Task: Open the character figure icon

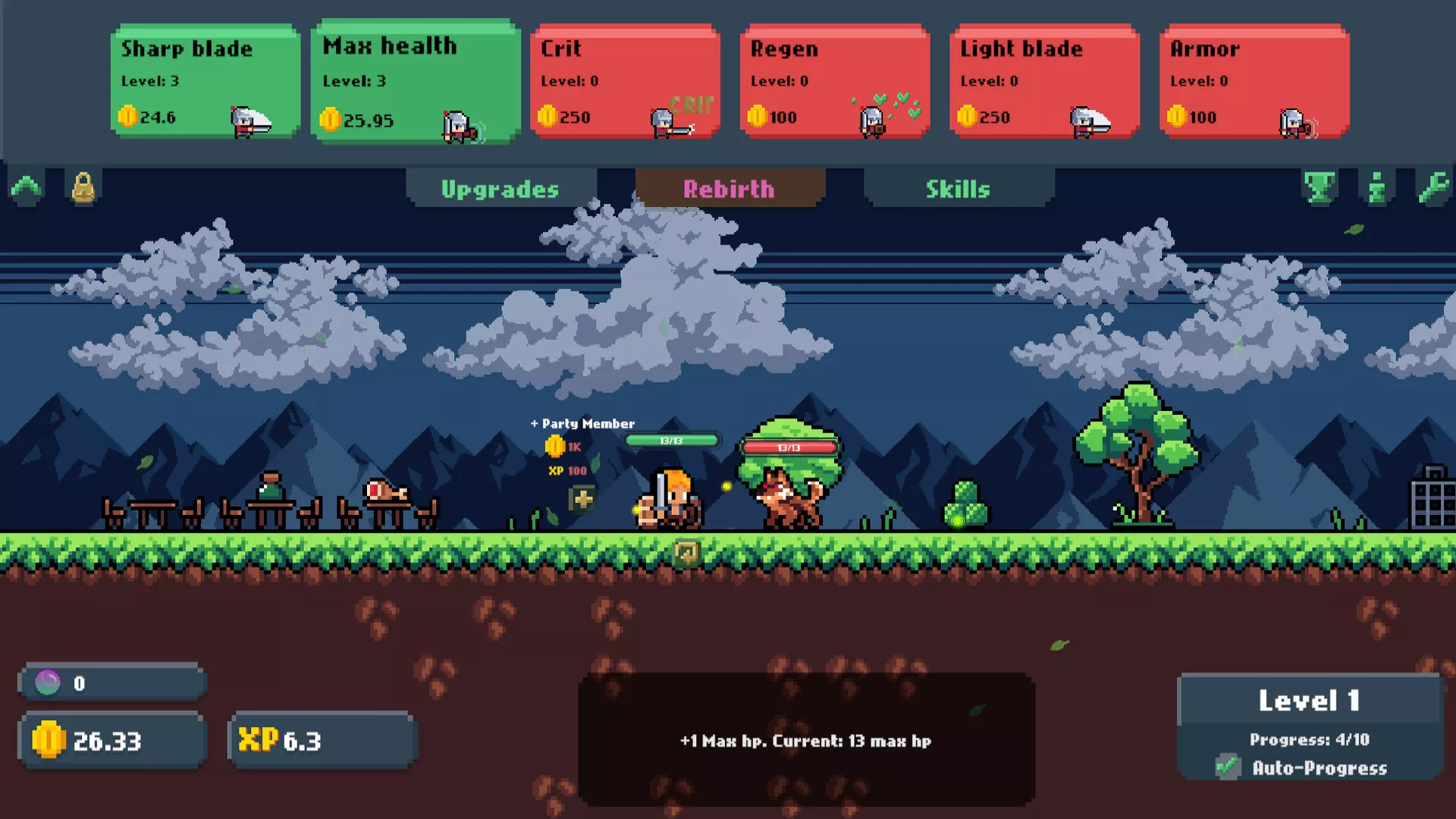Action: pyautogui.click(x=1376, y=187)
